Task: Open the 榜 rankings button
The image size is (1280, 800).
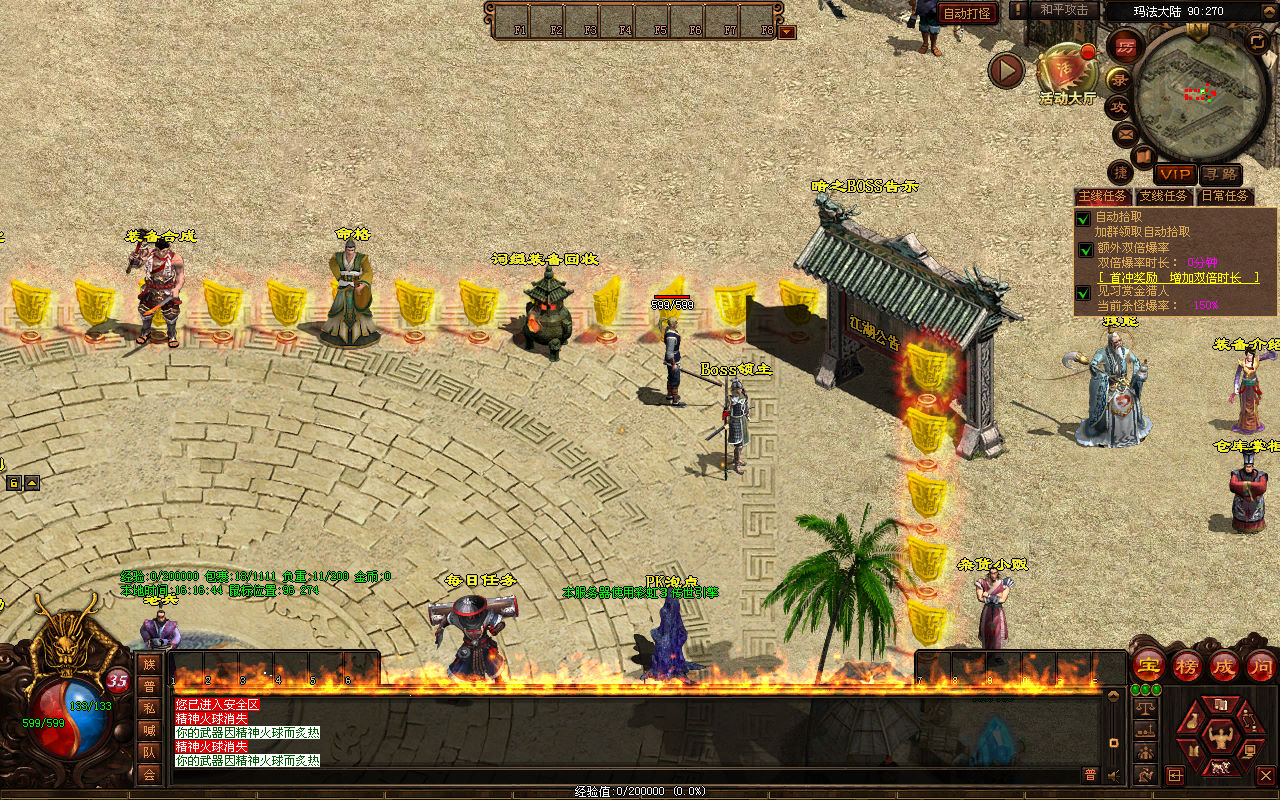Action: [x=1186, y=665]
